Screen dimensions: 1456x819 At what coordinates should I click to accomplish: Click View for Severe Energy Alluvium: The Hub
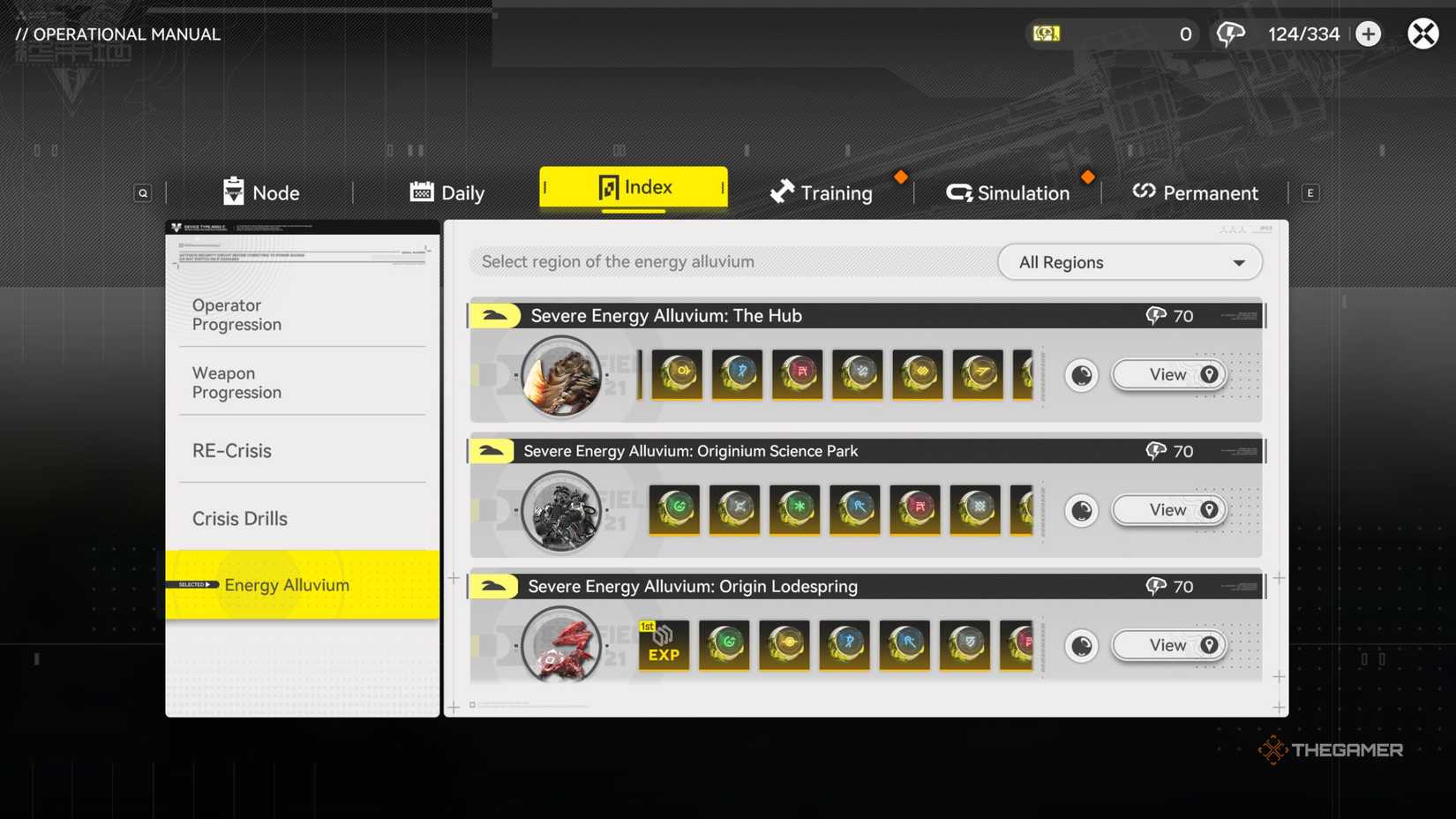[1168, 374]
